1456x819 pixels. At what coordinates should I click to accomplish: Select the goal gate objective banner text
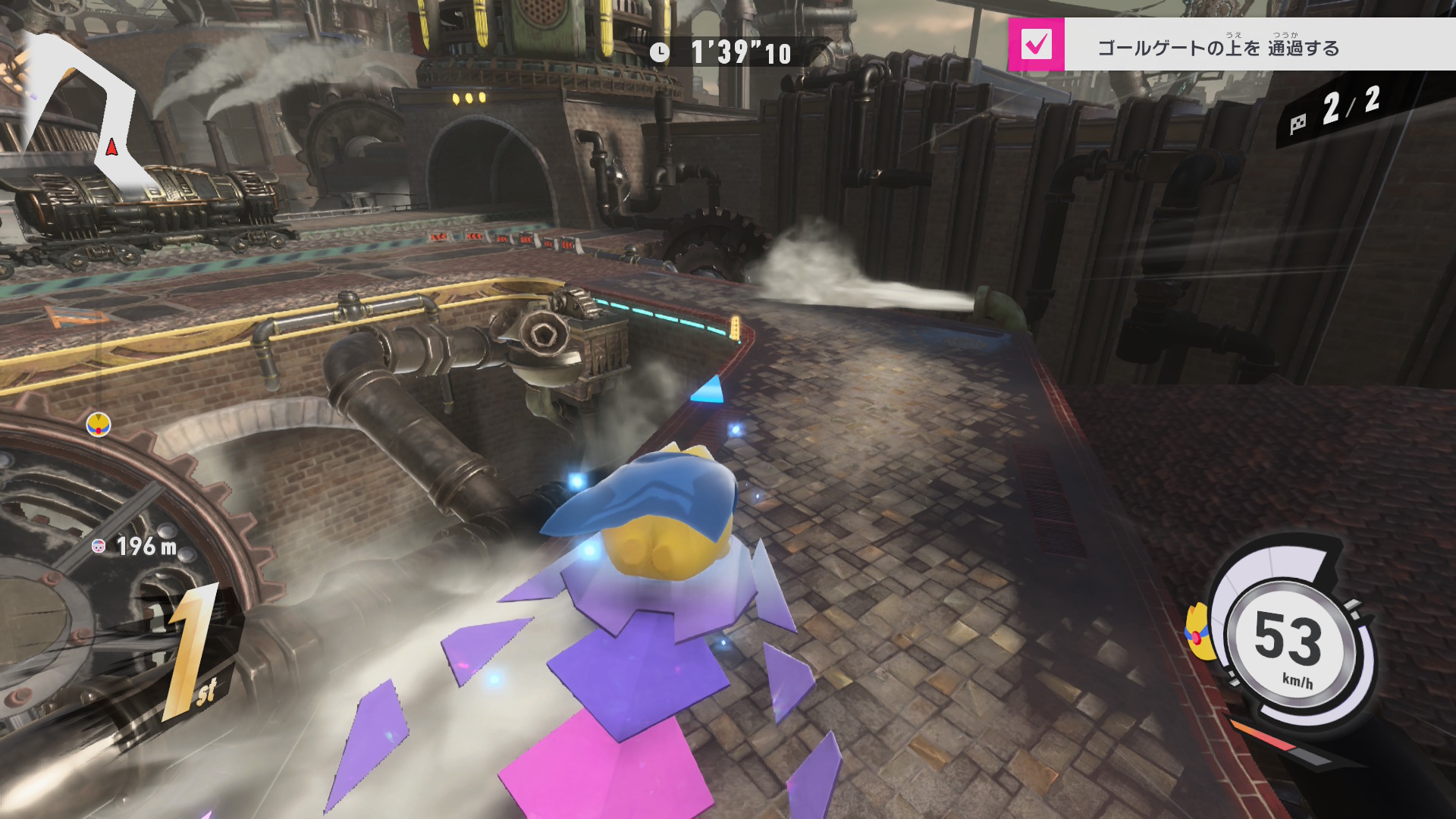pos(1218,48)
